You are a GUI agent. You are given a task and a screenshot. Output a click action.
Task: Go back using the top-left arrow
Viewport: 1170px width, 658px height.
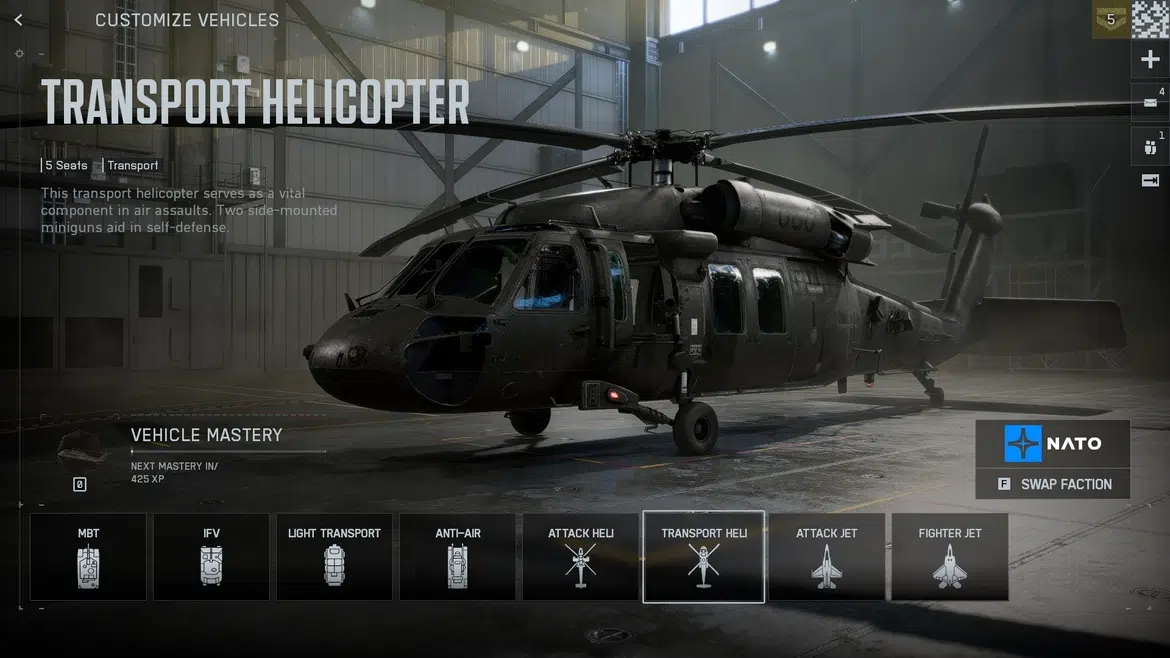18,20
